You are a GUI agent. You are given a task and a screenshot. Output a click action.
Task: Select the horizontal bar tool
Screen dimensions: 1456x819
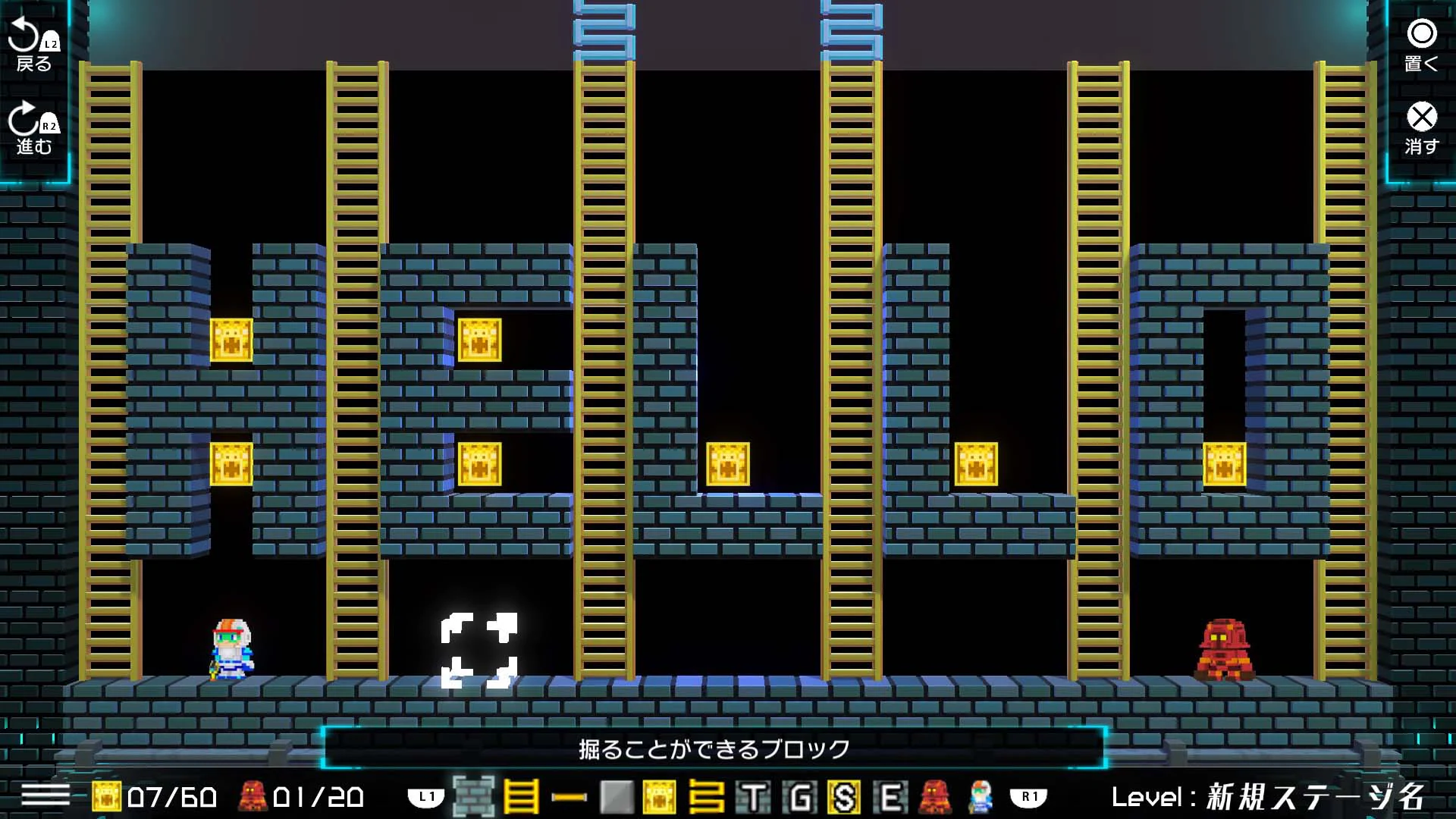(568, 798)
